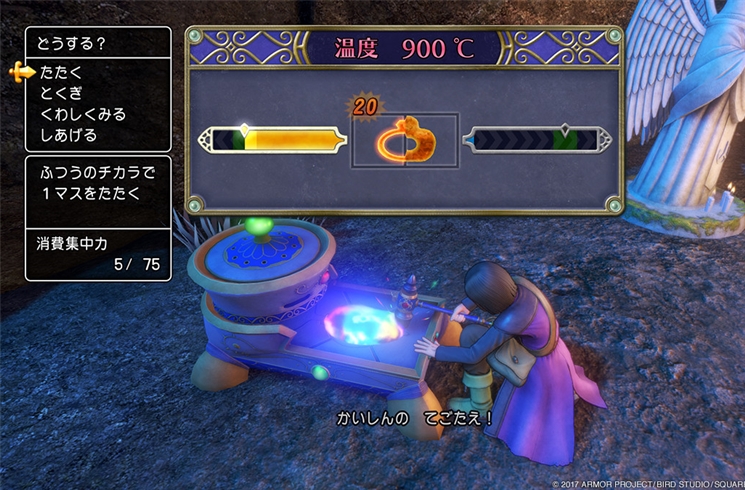The height and width of the screenshot is (490, 745).
Task: Select しあげる to finish forging
Action: coord(69,135)
